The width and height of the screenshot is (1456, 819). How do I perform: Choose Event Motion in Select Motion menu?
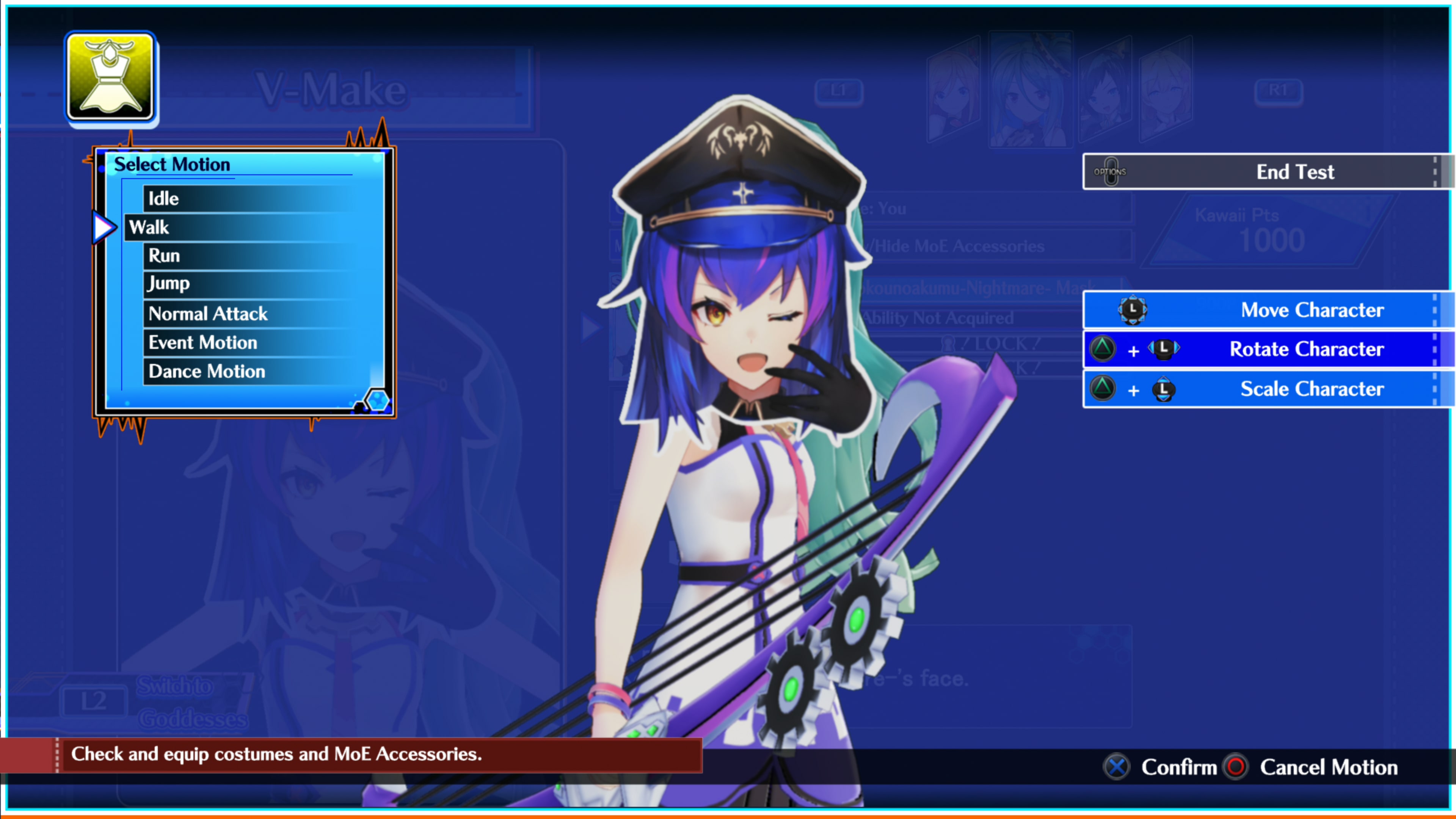click(202, 342)
